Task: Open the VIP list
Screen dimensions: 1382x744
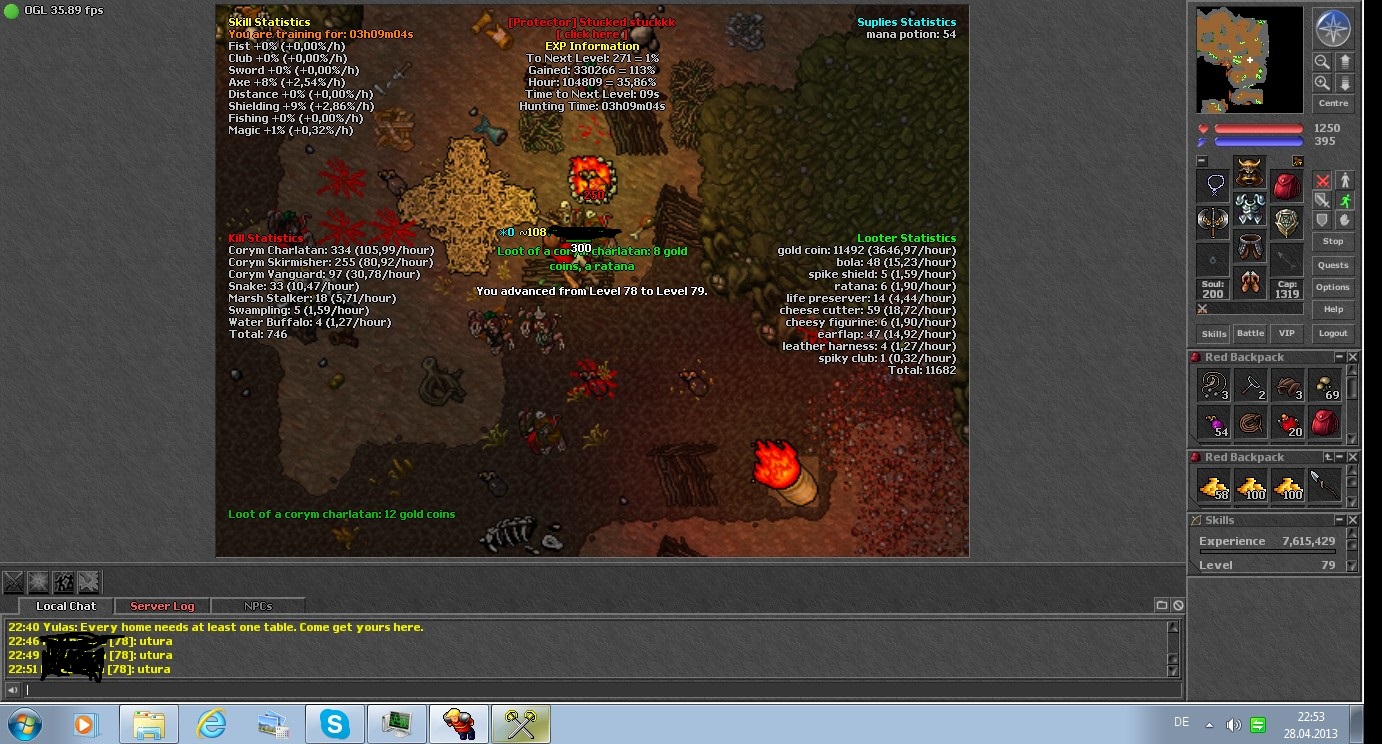Action: (x=1286, y=333)
